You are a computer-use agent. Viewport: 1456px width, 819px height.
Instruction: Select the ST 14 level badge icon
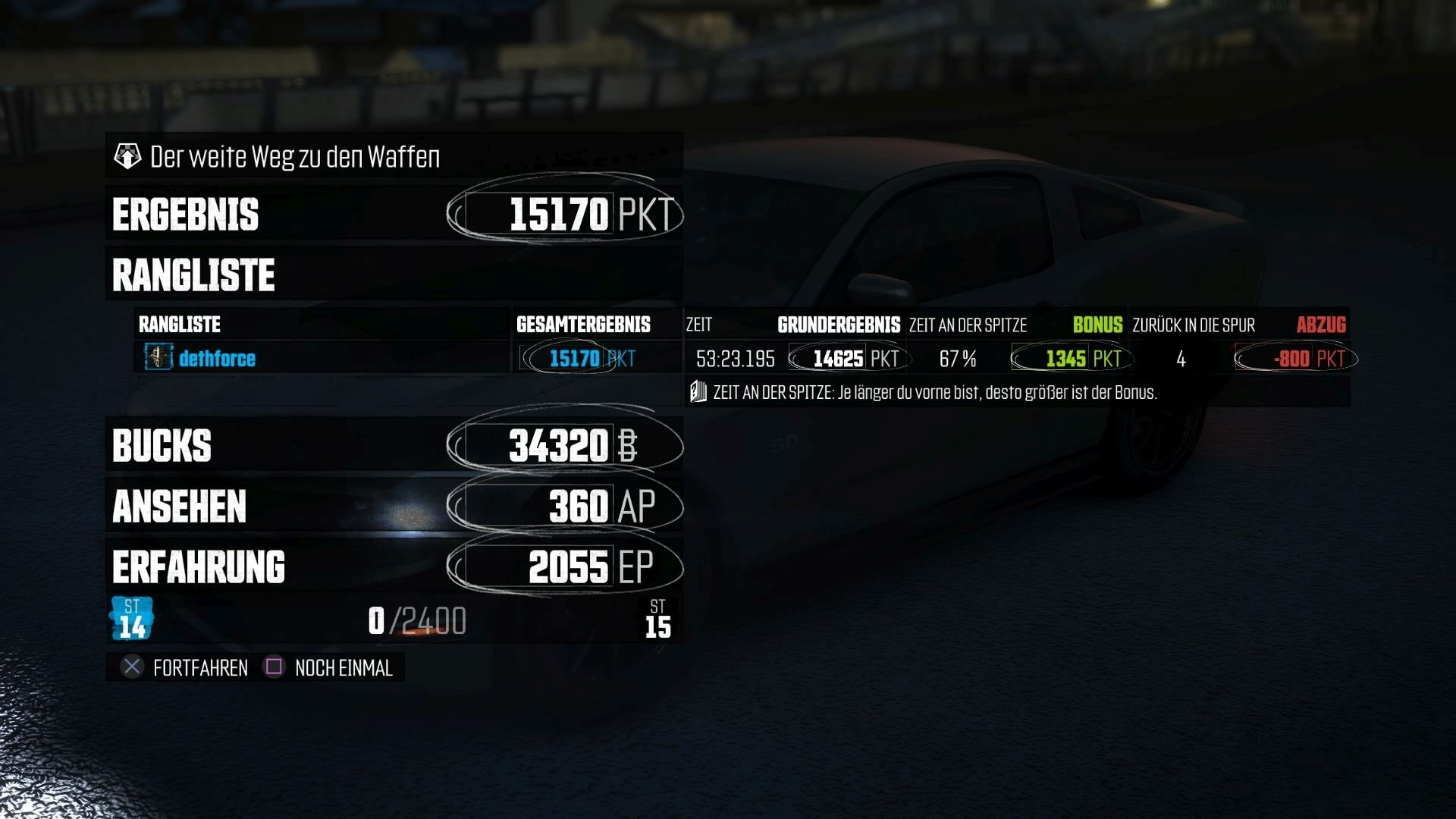(x=131, y=618)
